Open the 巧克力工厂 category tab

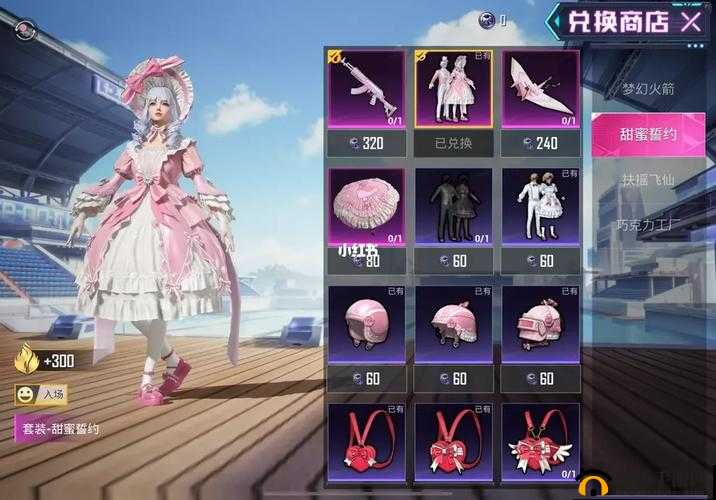(648, 225)
